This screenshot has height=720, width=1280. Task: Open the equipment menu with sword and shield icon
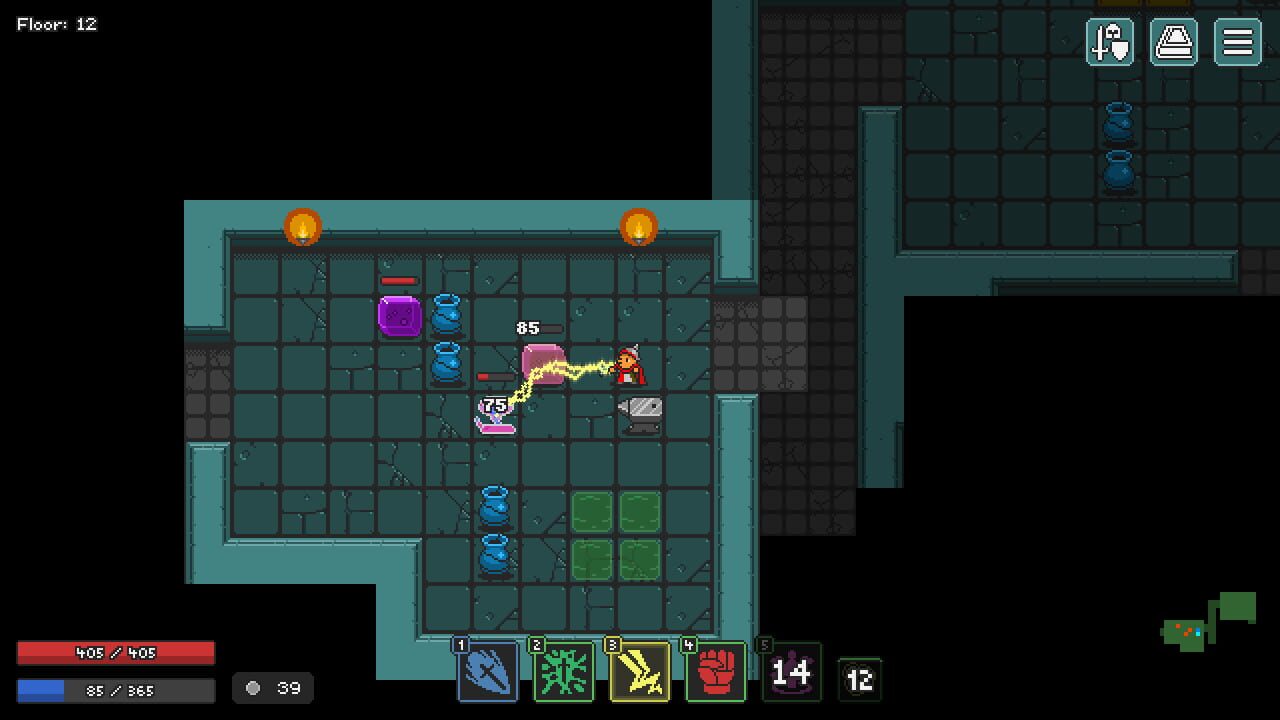(x=1110, y=42)
